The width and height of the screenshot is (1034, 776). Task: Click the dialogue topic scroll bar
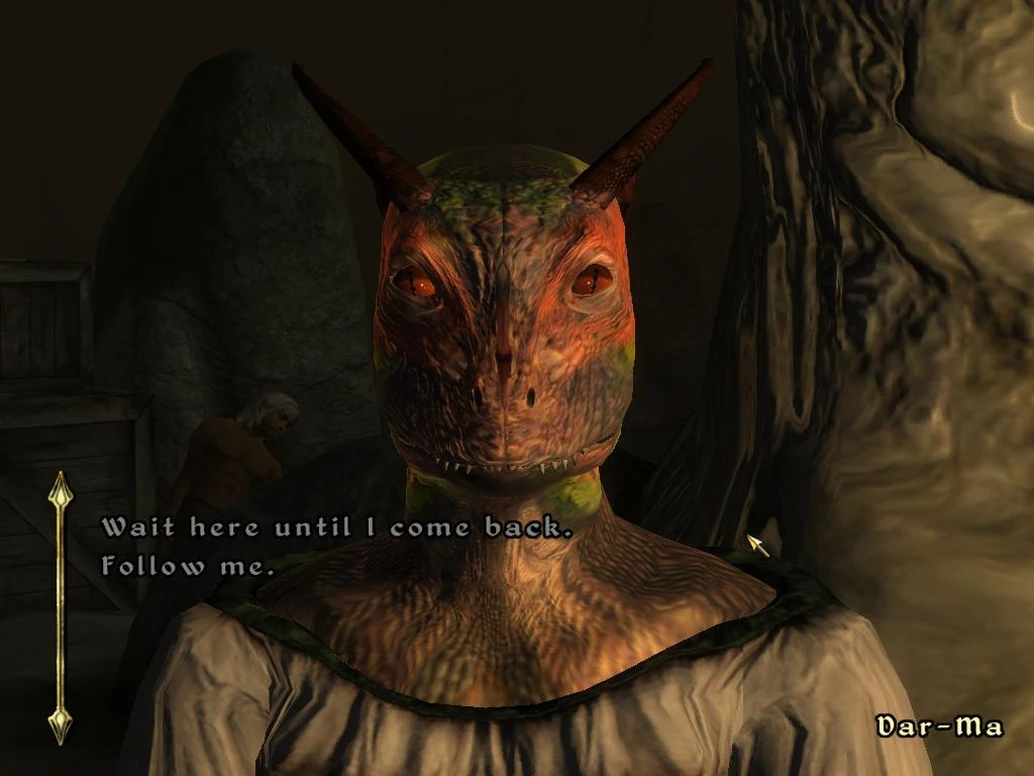tap(60, 607)
